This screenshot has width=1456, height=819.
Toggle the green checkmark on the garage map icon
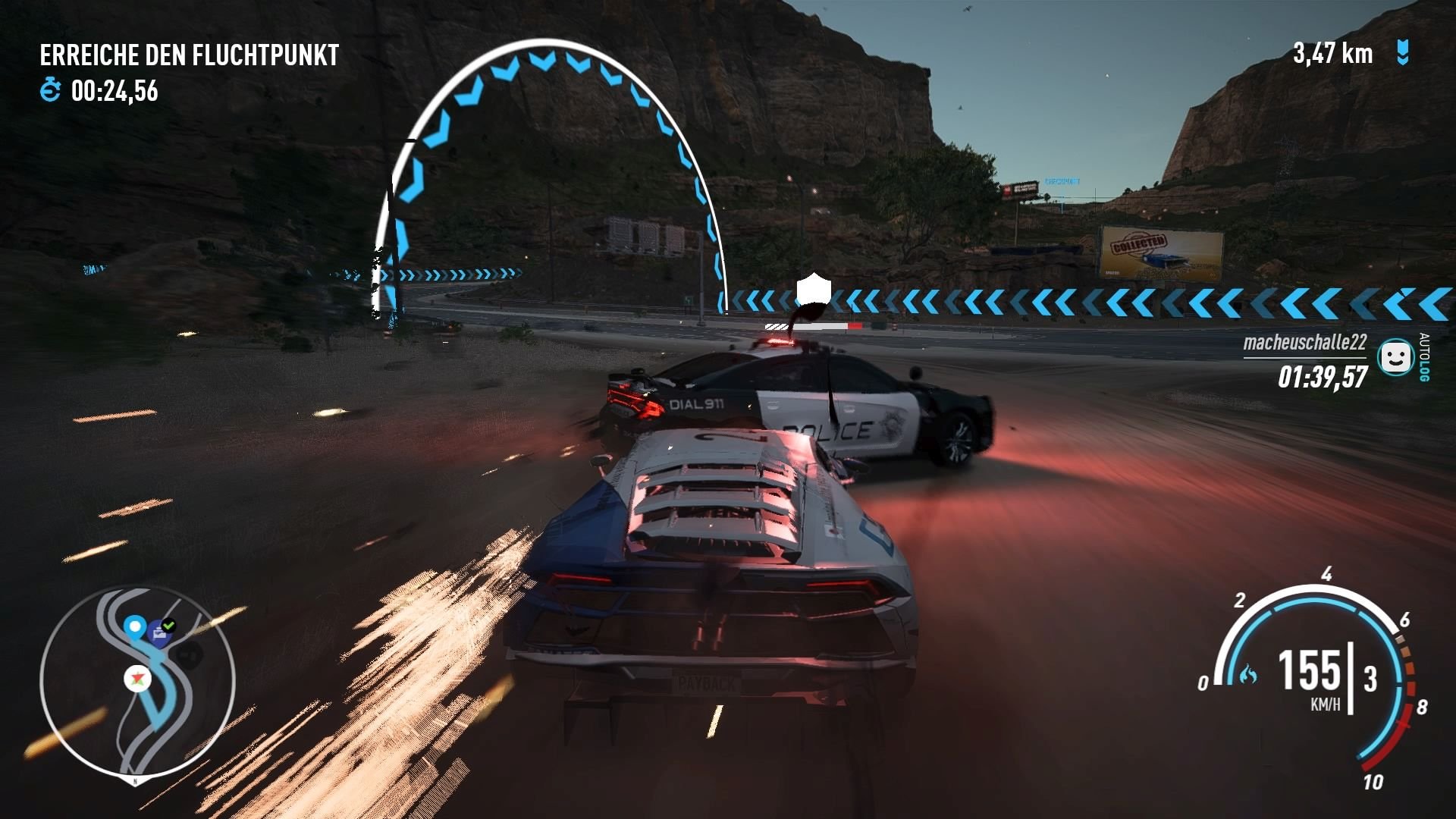[168, 625]
